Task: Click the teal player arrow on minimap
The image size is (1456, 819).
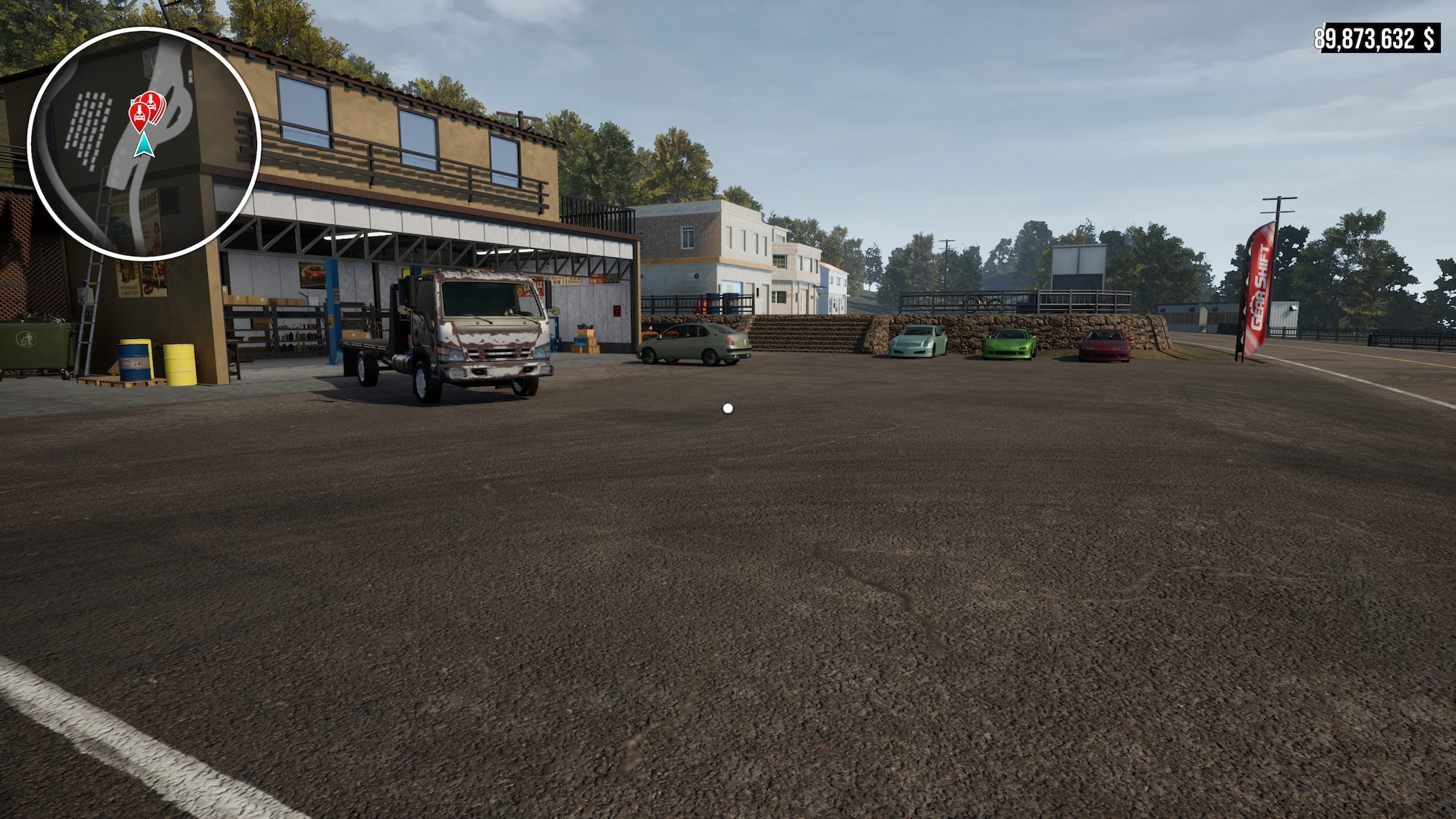Action: tap(142, 144)
